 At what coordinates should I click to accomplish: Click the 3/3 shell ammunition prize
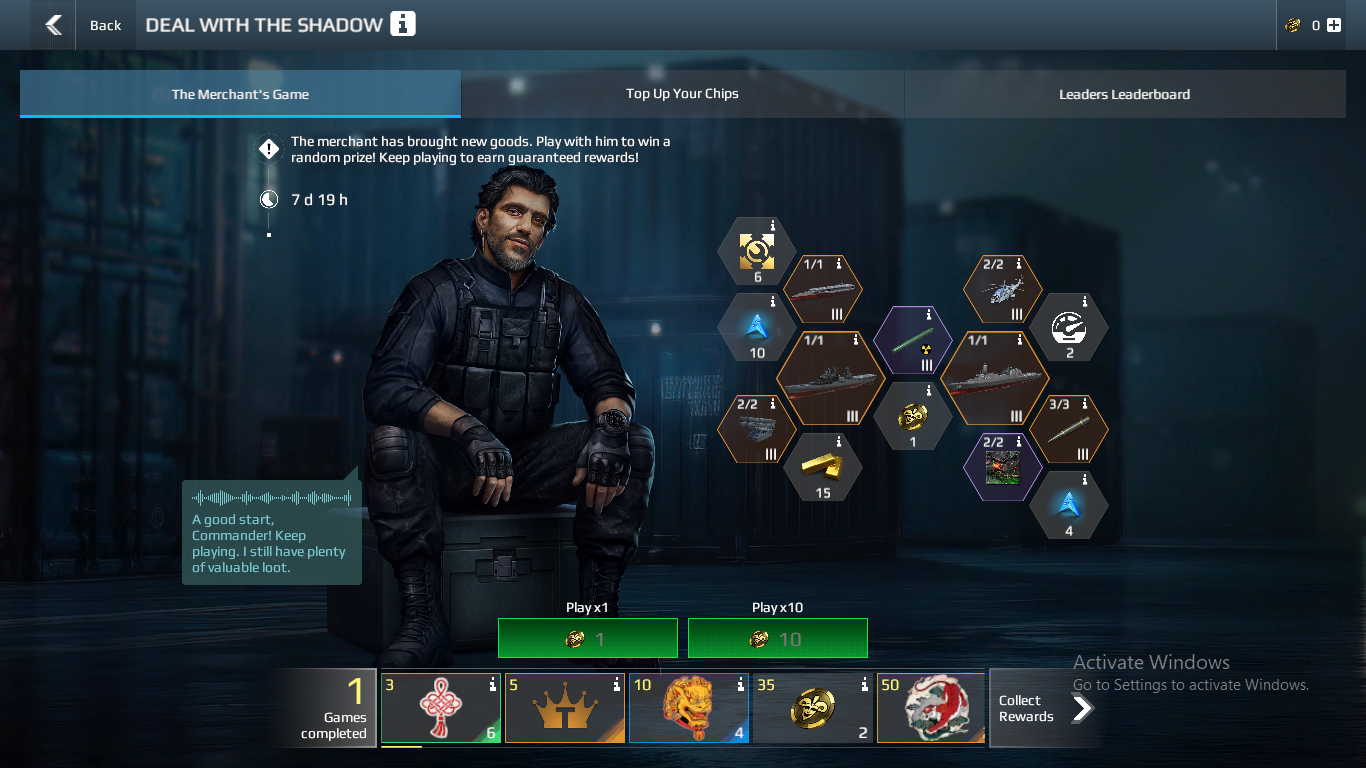(1069, 428)
